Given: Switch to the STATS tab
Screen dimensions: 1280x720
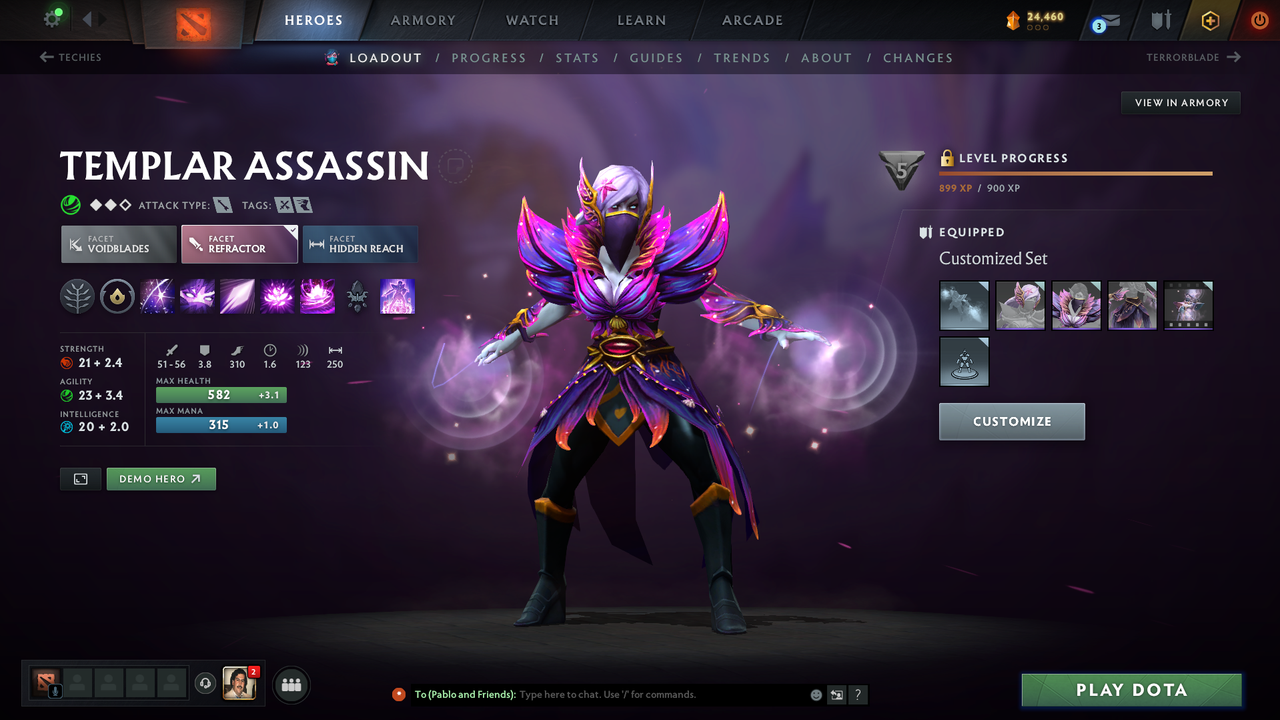Looking at the screenshot, I should click(577, 58).
